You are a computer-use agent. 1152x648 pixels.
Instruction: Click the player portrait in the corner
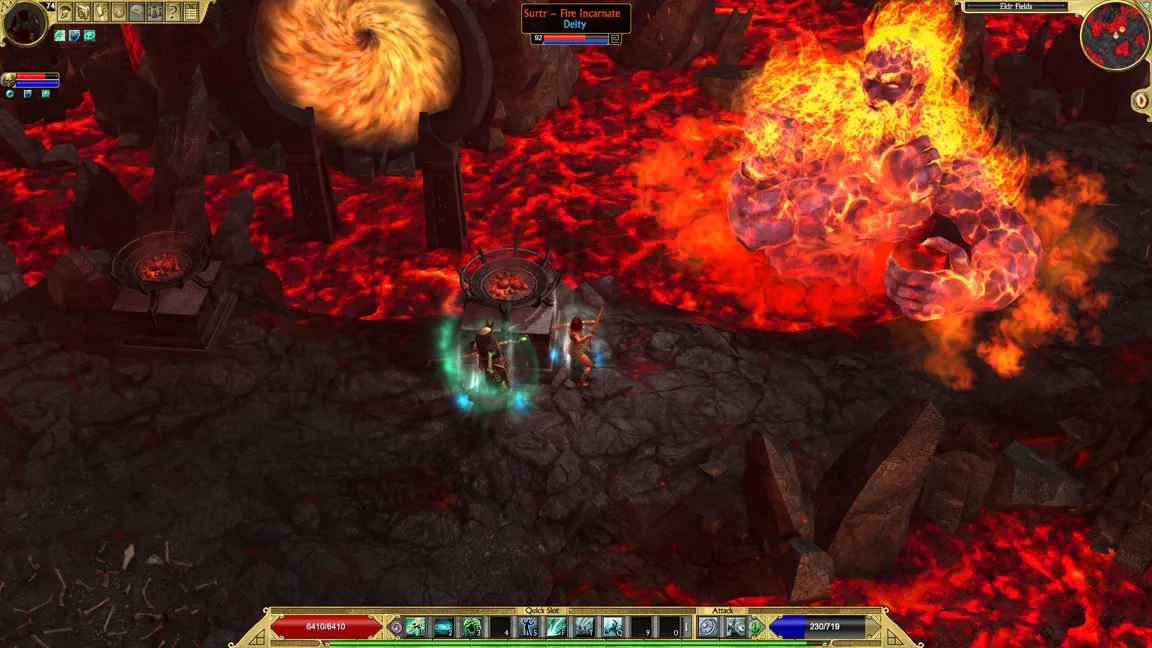point(24,23)
